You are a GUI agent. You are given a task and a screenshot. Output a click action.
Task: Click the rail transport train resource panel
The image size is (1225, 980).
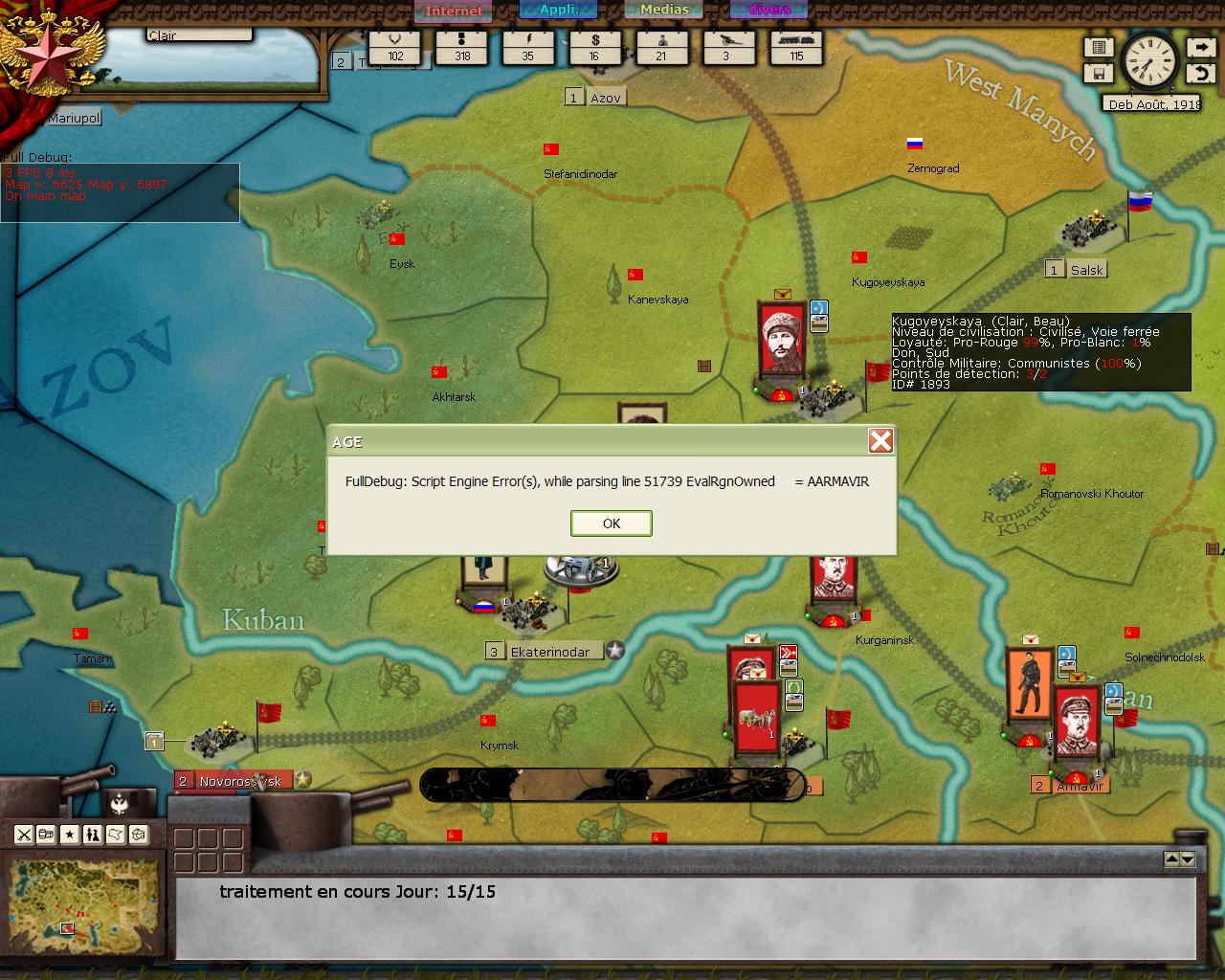coord(796,47)
